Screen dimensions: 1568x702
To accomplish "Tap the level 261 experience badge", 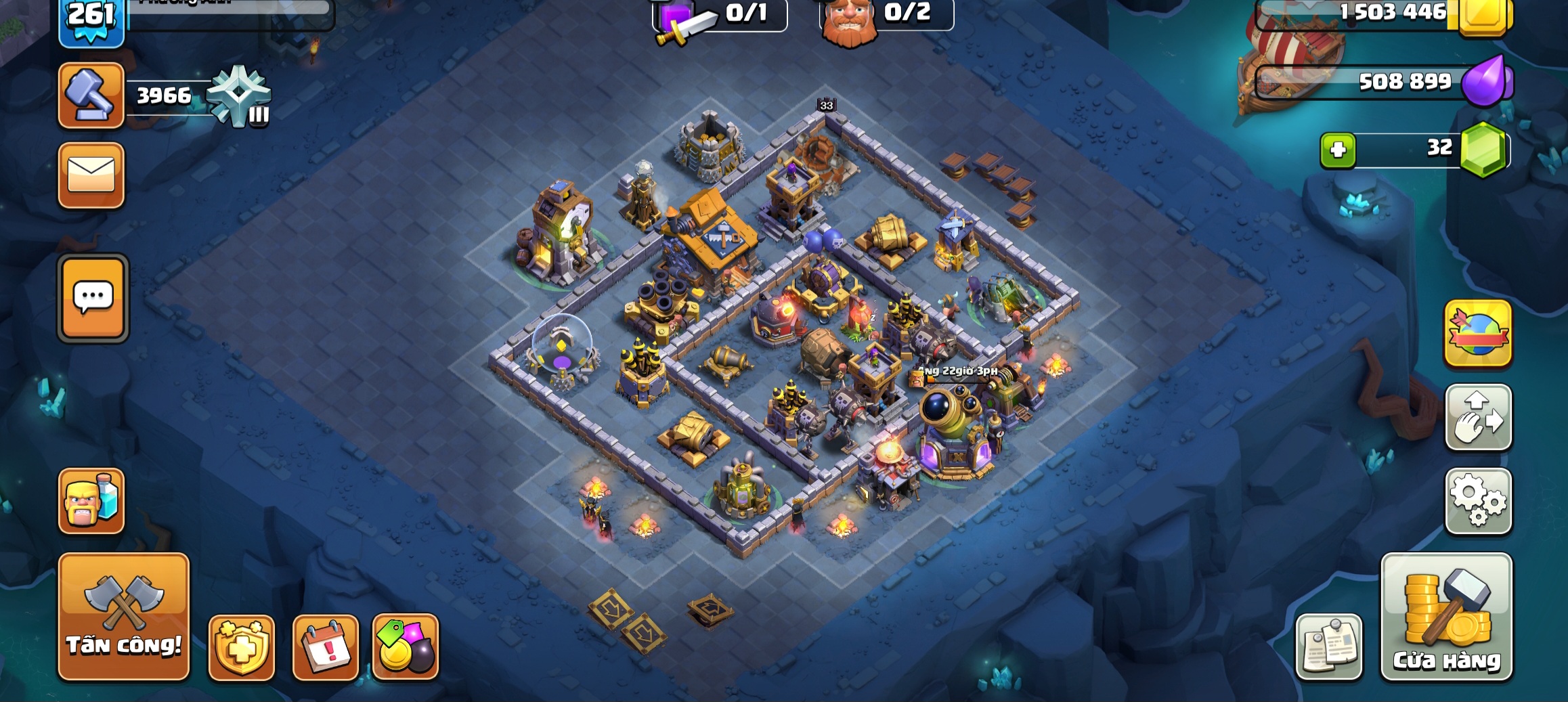I will [x=91, y=20].
